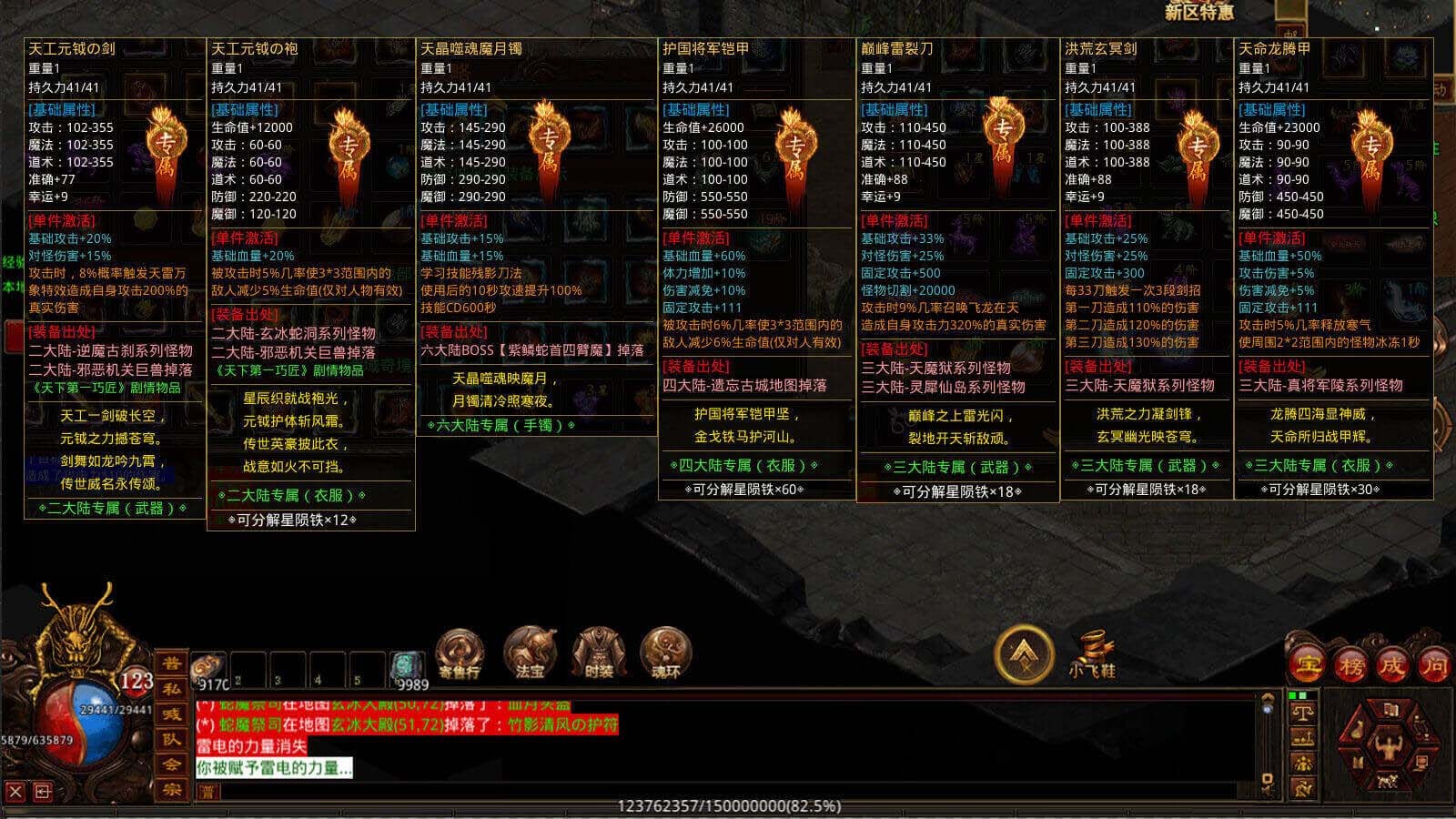Image resolution: width=1456 pixels, height=819 pixels.
Task: Open the 时装 fashion menu
Action: [x=598, y=653]
